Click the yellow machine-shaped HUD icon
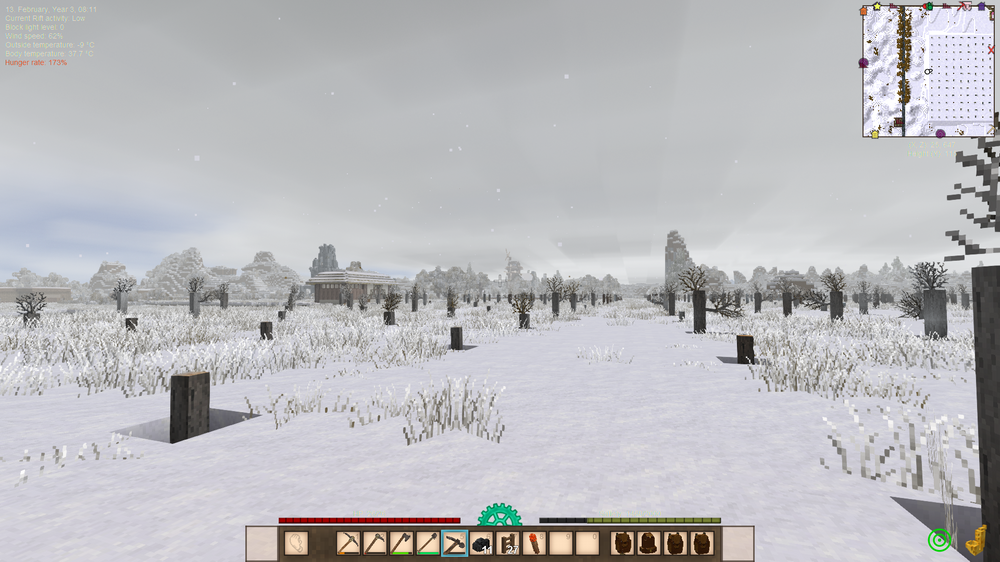 [x=977, y=539]
